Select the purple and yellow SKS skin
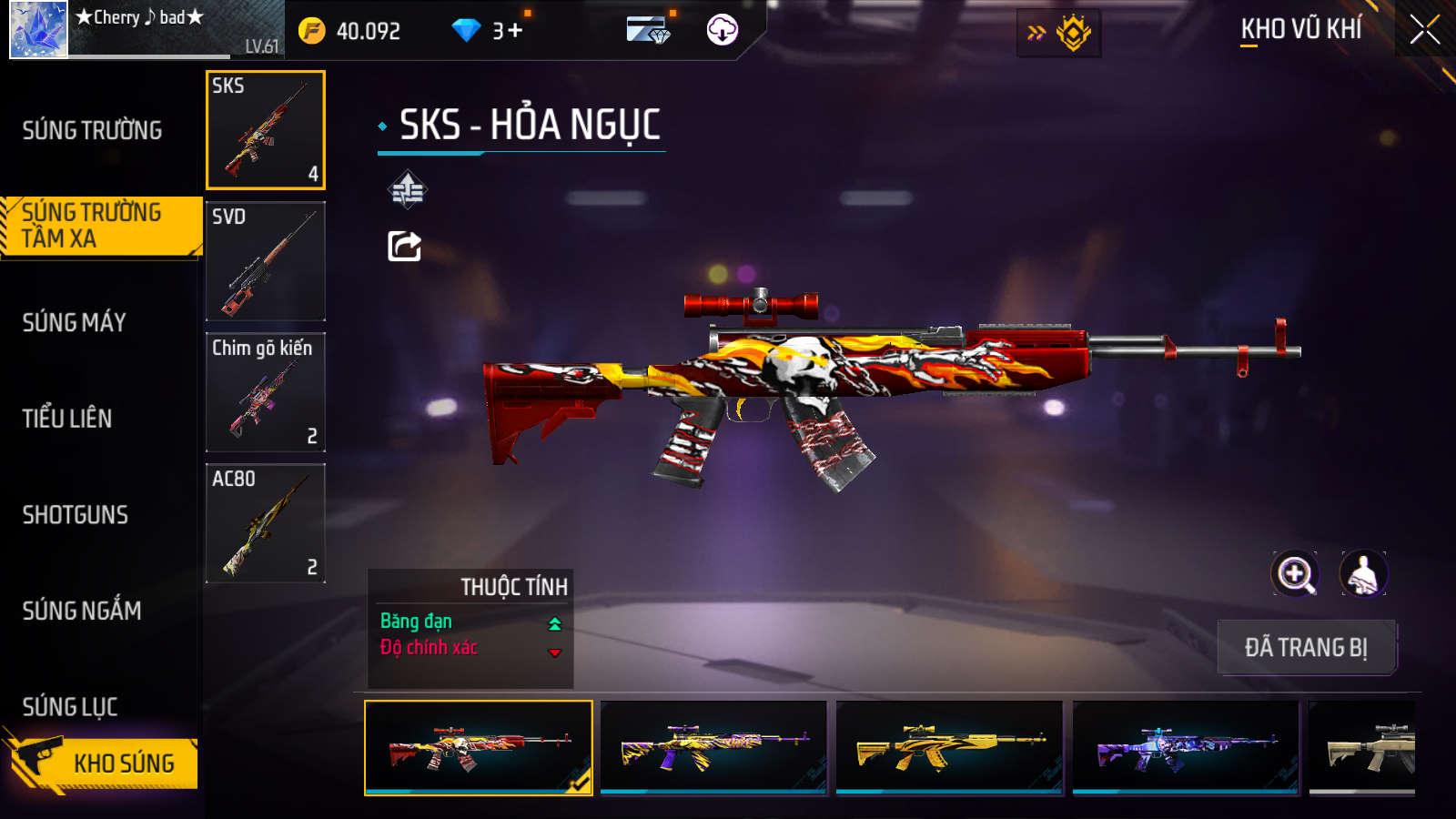 [713, 747]
